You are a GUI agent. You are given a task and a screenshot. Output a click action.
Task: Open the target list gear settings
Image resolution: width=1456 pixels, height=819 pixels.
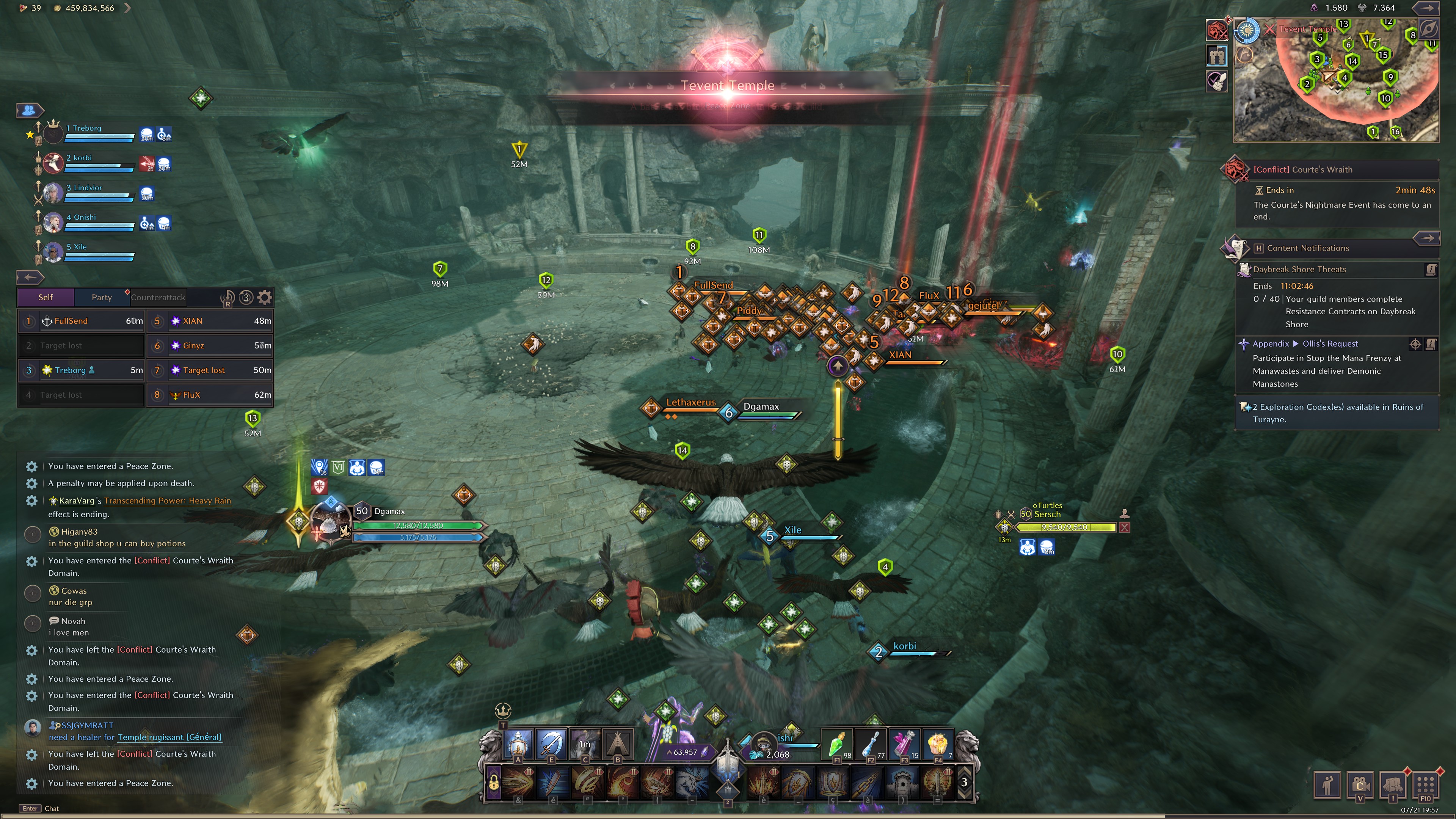pyautogui.click(x=265, y=297)
